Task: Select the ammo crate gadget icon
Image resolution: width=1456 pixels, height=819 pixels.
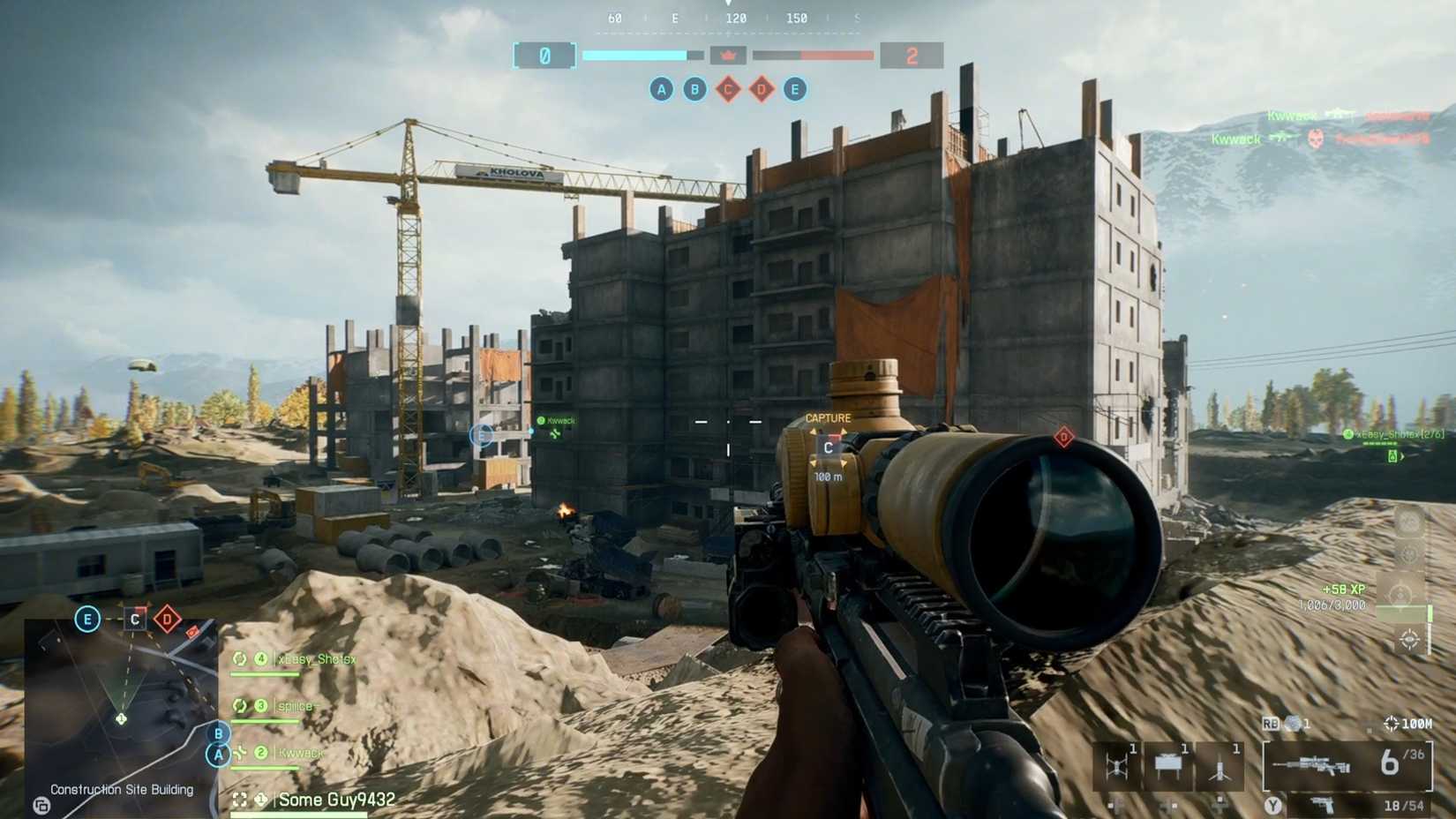Action: coord(1167,763)
